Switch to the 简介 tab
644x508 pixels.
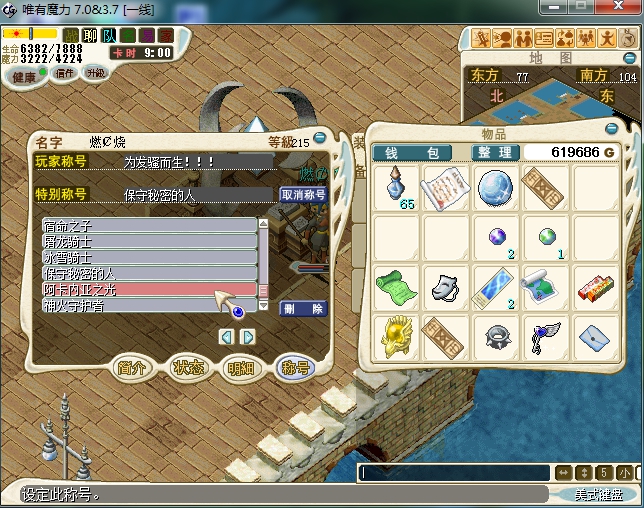(x=133, y=368)
